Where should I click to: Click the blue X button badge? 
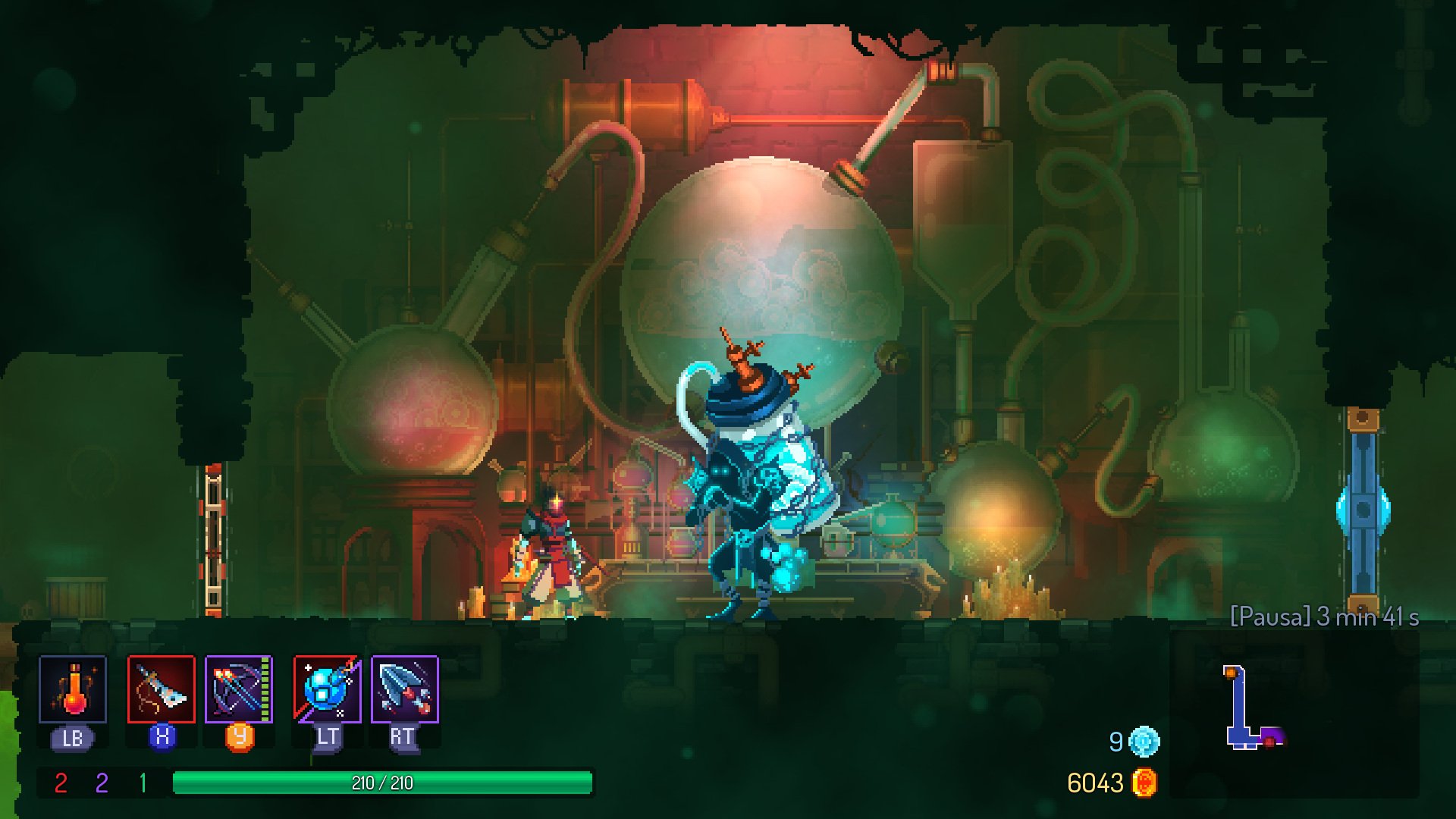click(x=161, y=737)
